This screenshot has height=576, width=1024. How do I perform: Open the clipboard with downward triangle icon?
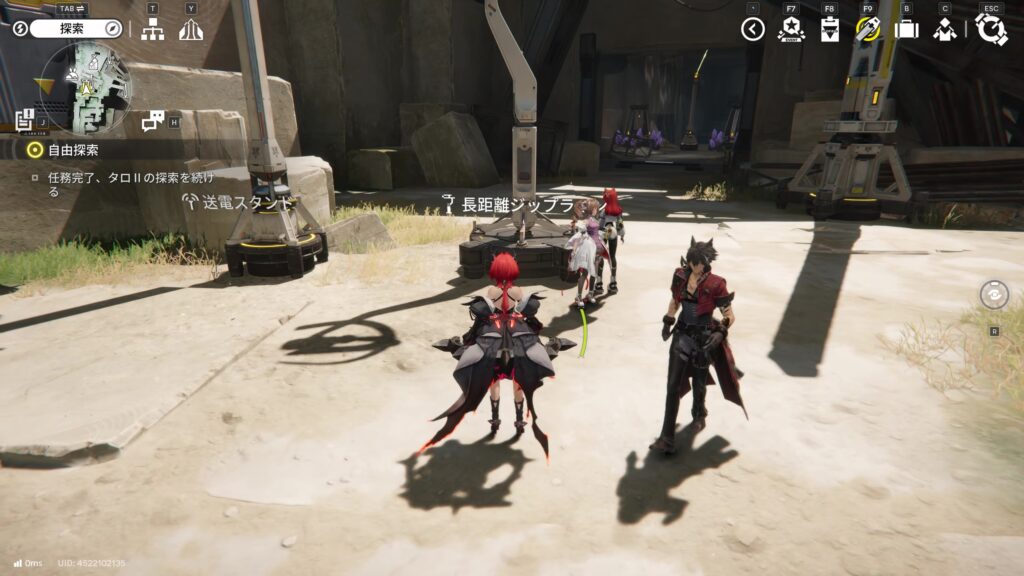[x=829, y=29]
